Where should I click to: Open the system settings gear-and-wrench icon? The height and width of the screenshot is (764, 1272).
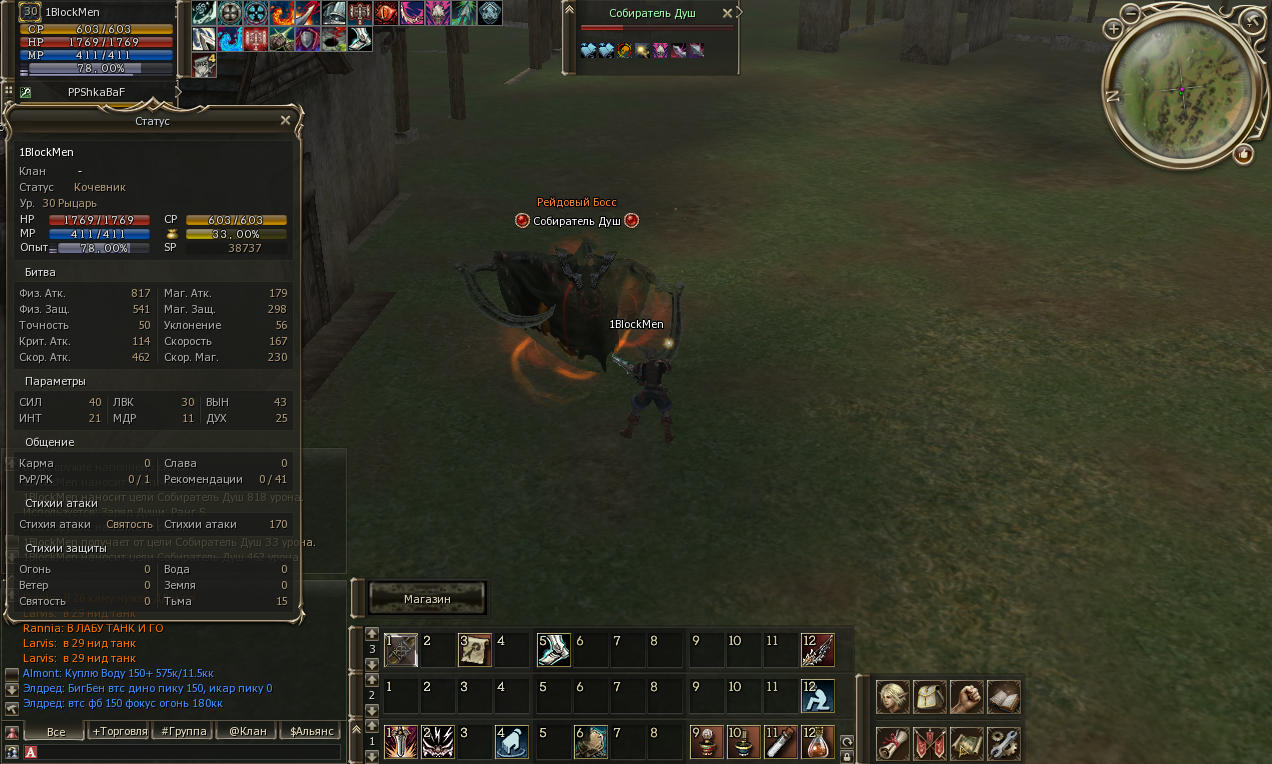(1003, 743)
